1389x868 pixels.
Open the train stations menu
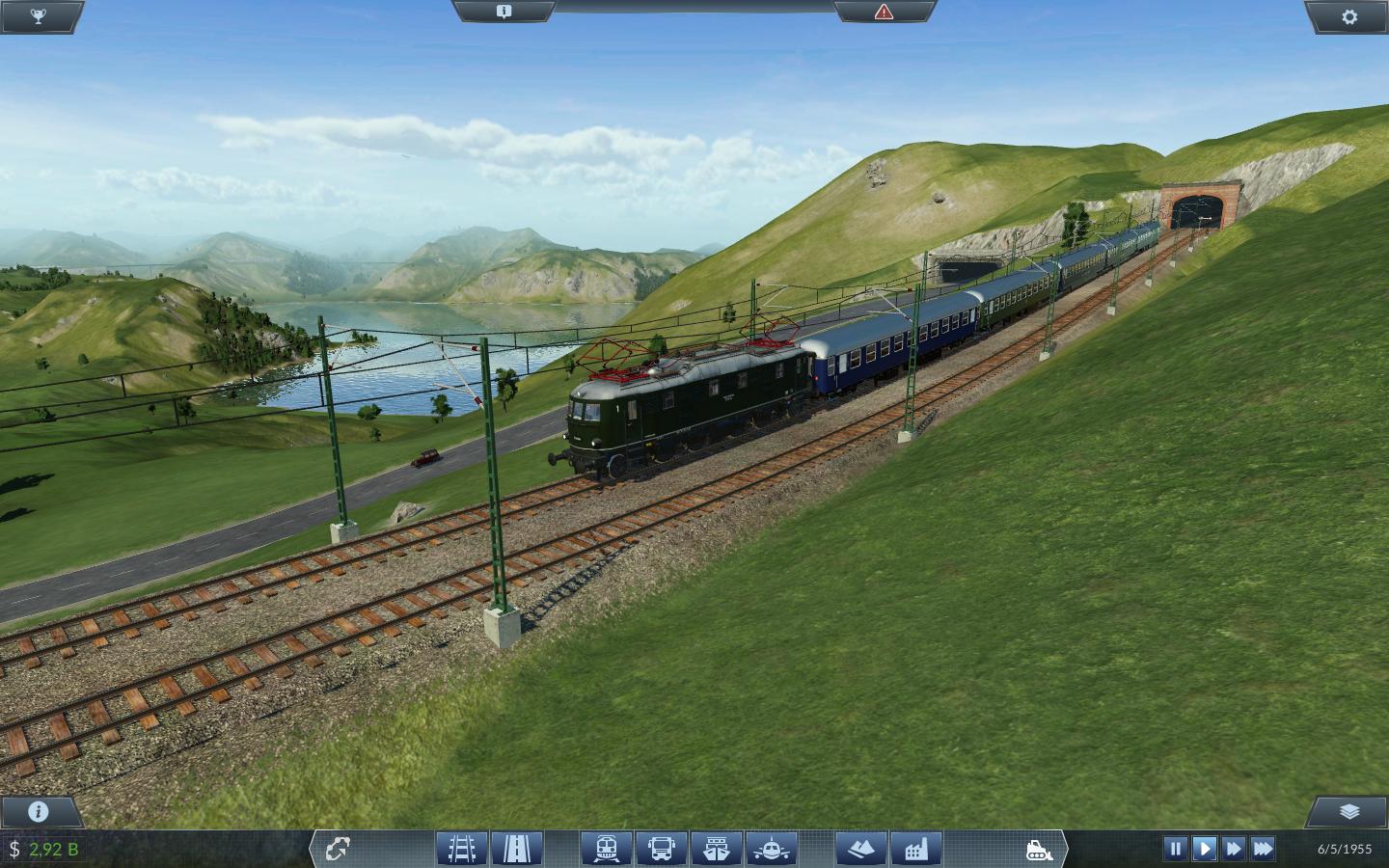(x=607, y=849)
